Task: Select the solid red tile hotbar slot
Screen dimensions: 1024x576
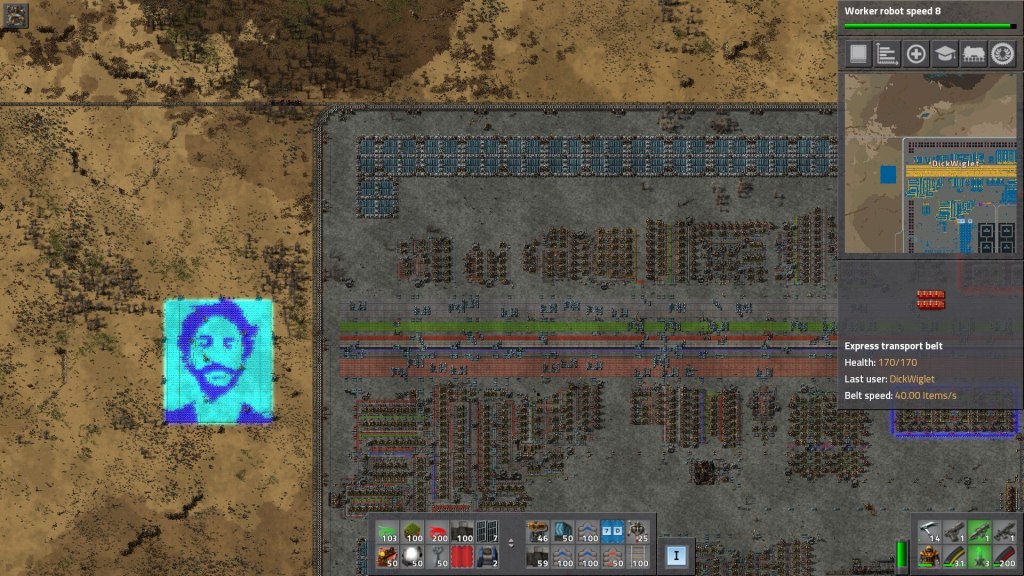Action: pyautogui.click(x=461, y=558)
